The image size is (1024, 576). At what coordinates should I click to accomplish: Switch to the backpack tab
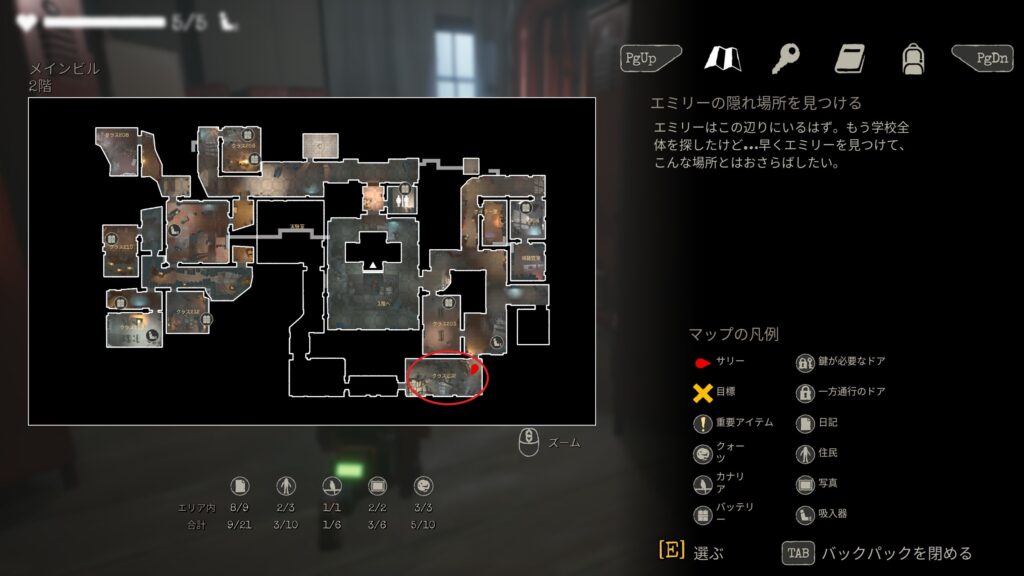point(911,58)
